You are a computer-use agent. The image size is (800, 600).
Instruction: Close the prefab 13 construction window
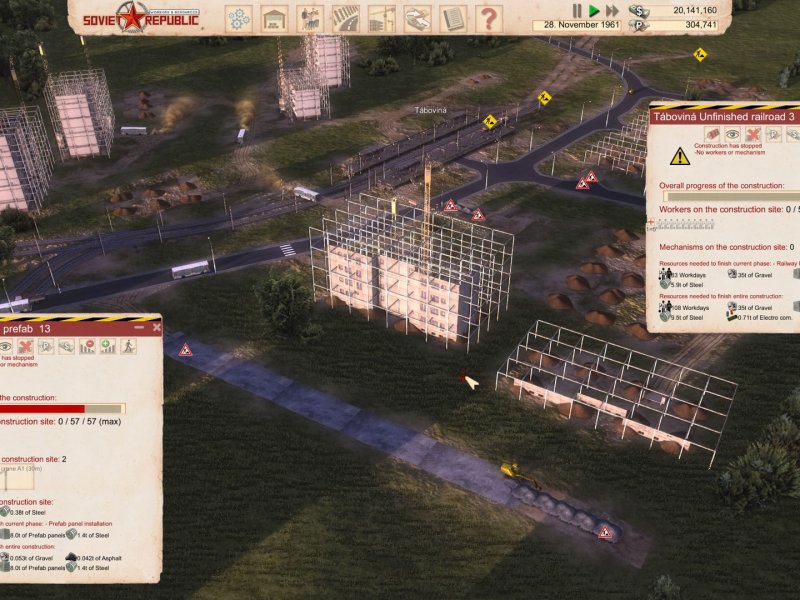click(x=155, y=327)
